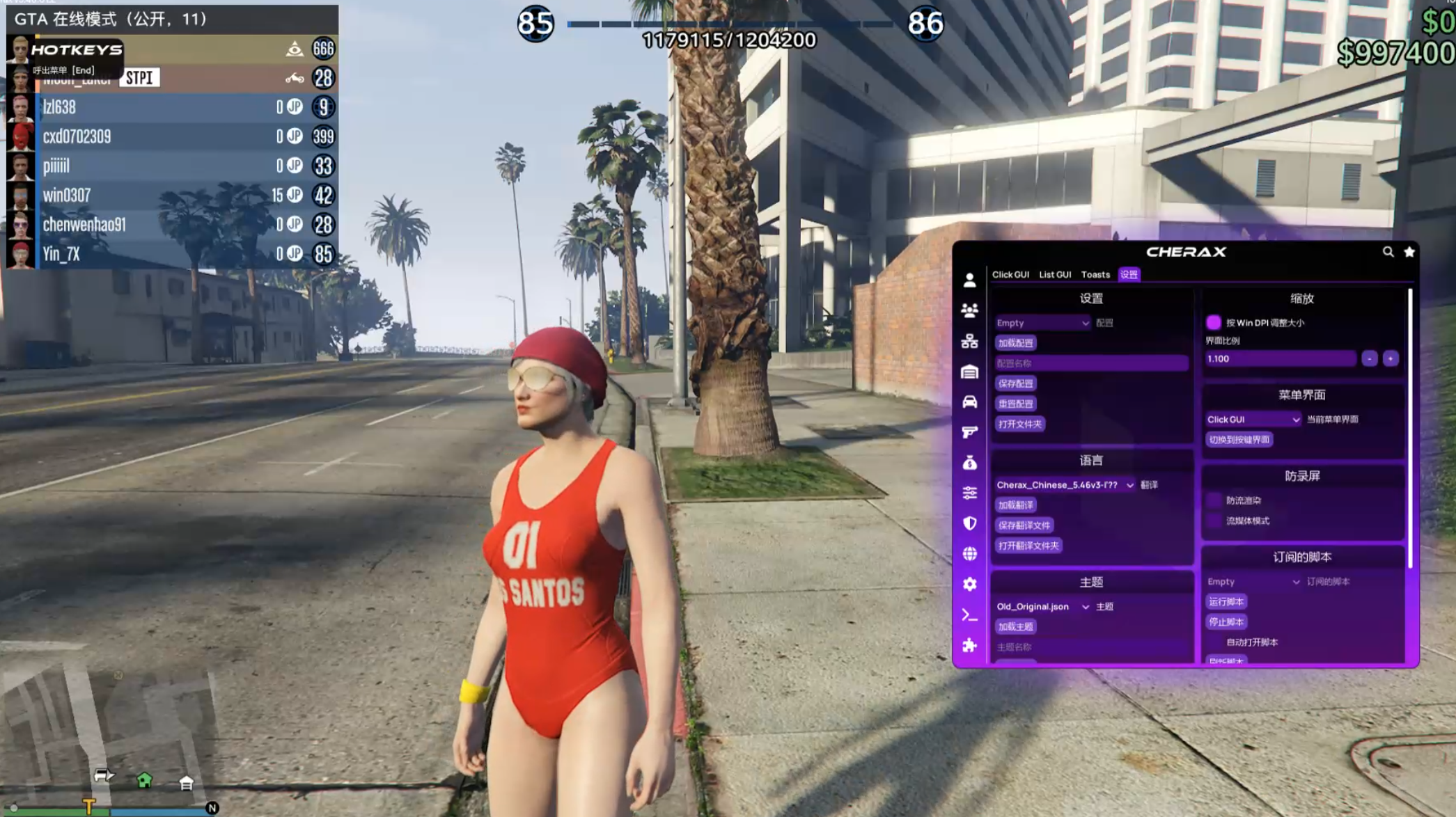Click the 打开文件夹 open folder button
Viewport: 1456px width, 817px height.
1019,424
